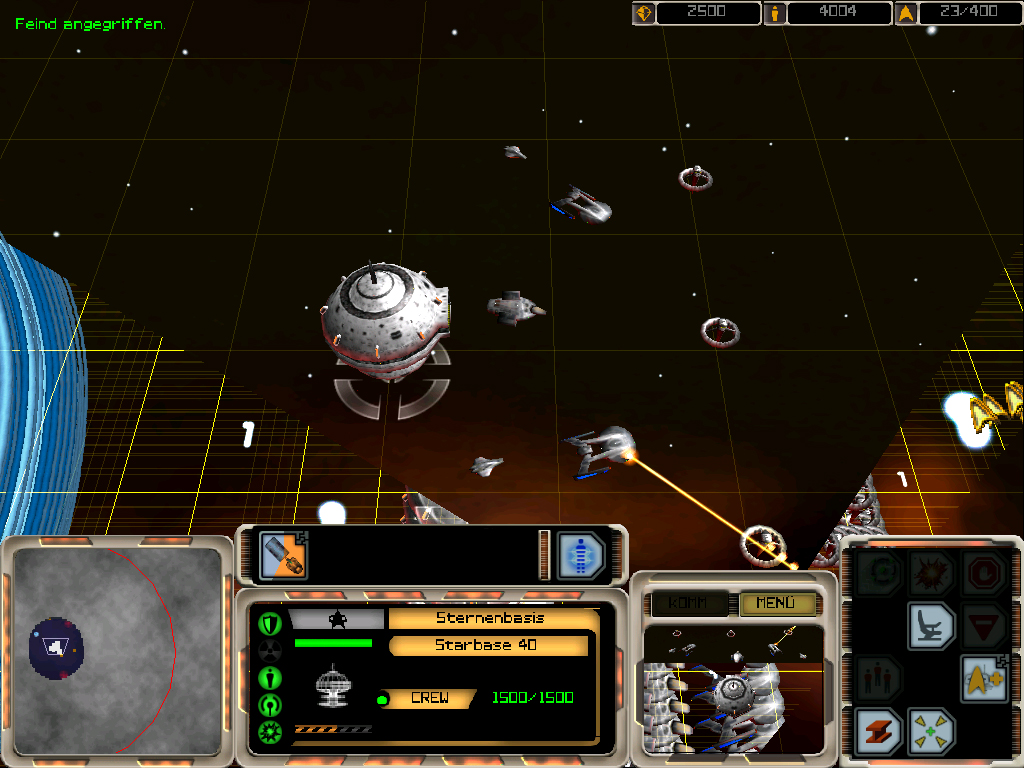Activate the blue transporter figure button
The image size is (1024, 768).
581,555
